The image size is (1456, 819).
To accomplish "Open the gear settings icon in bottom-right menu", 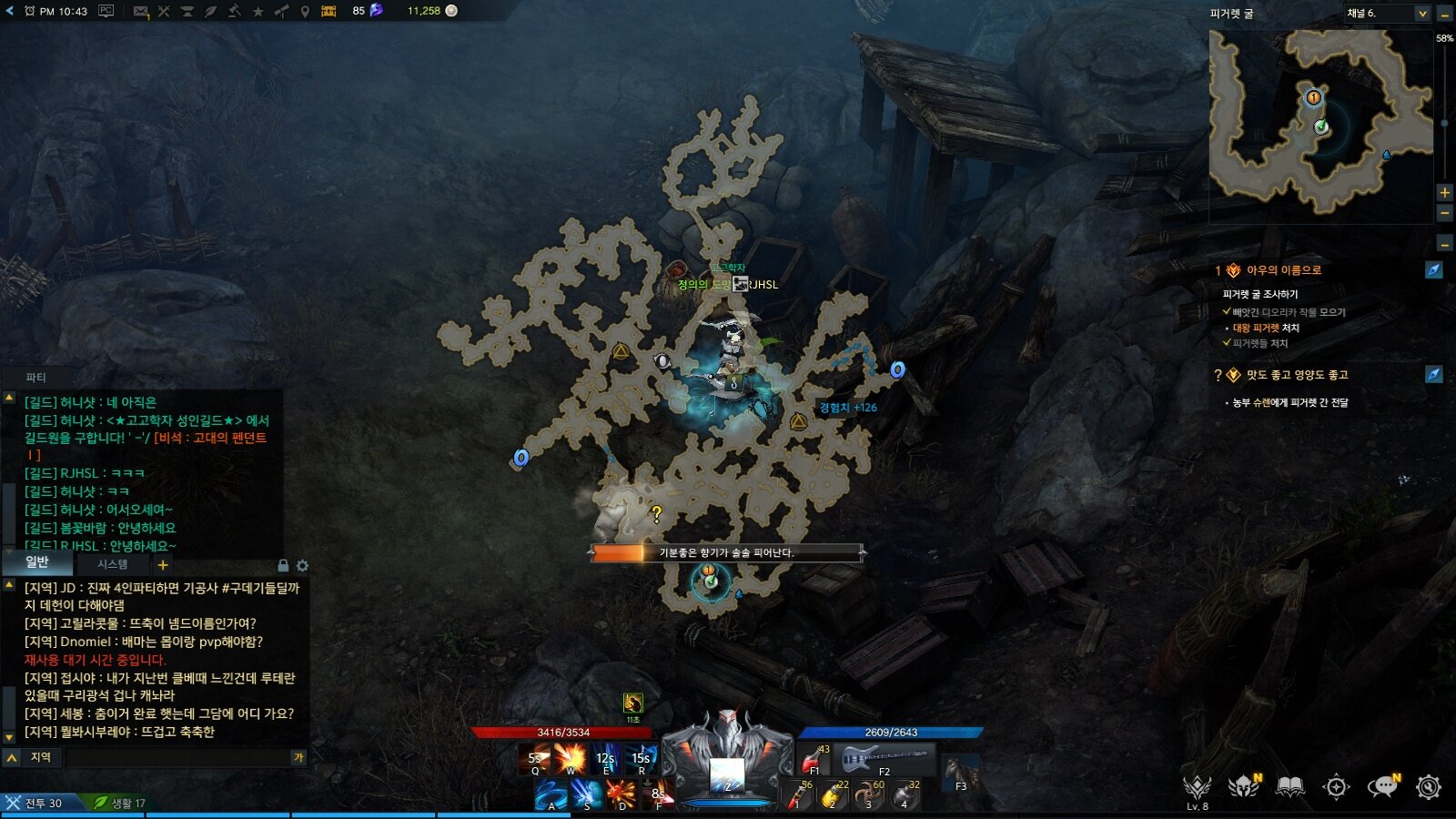I will (1428, 786).
